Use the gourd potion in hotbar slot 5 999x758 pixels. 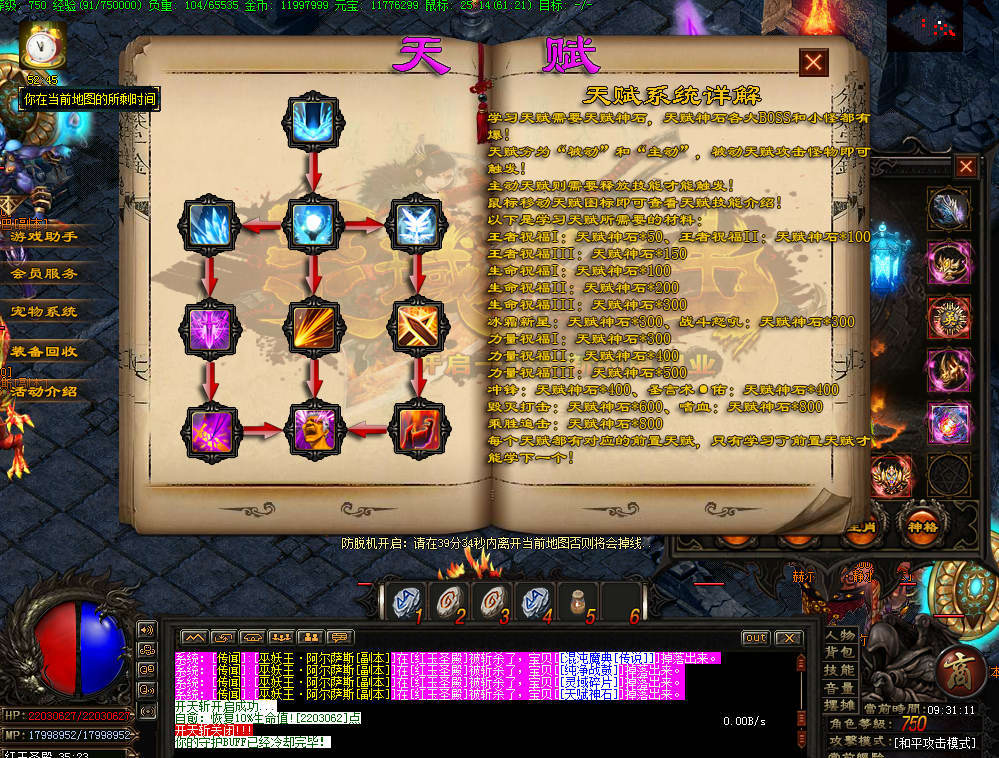[577, 601]
